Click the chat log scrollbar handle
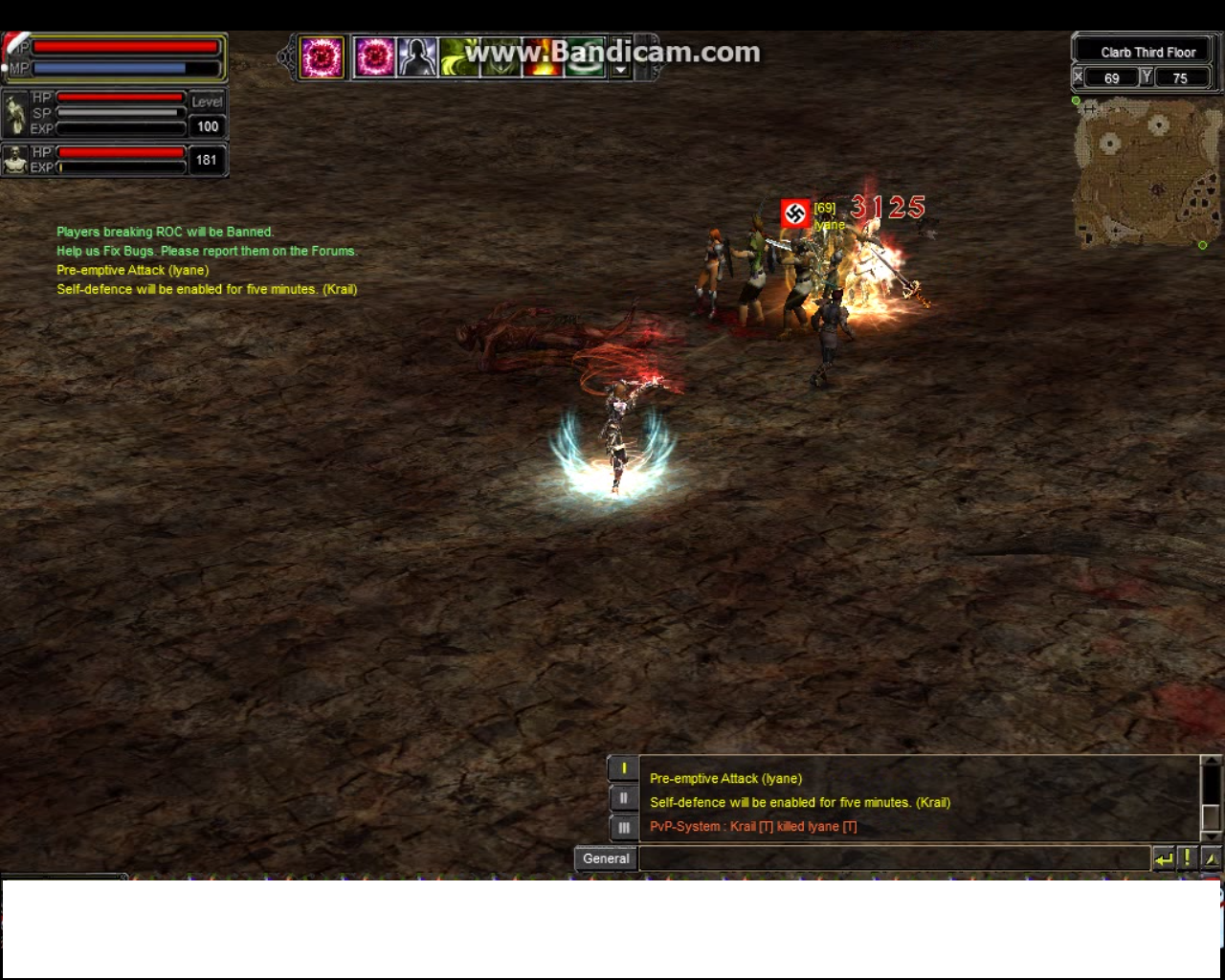Screen dimensions: 1225x980 coord(1211,816)
